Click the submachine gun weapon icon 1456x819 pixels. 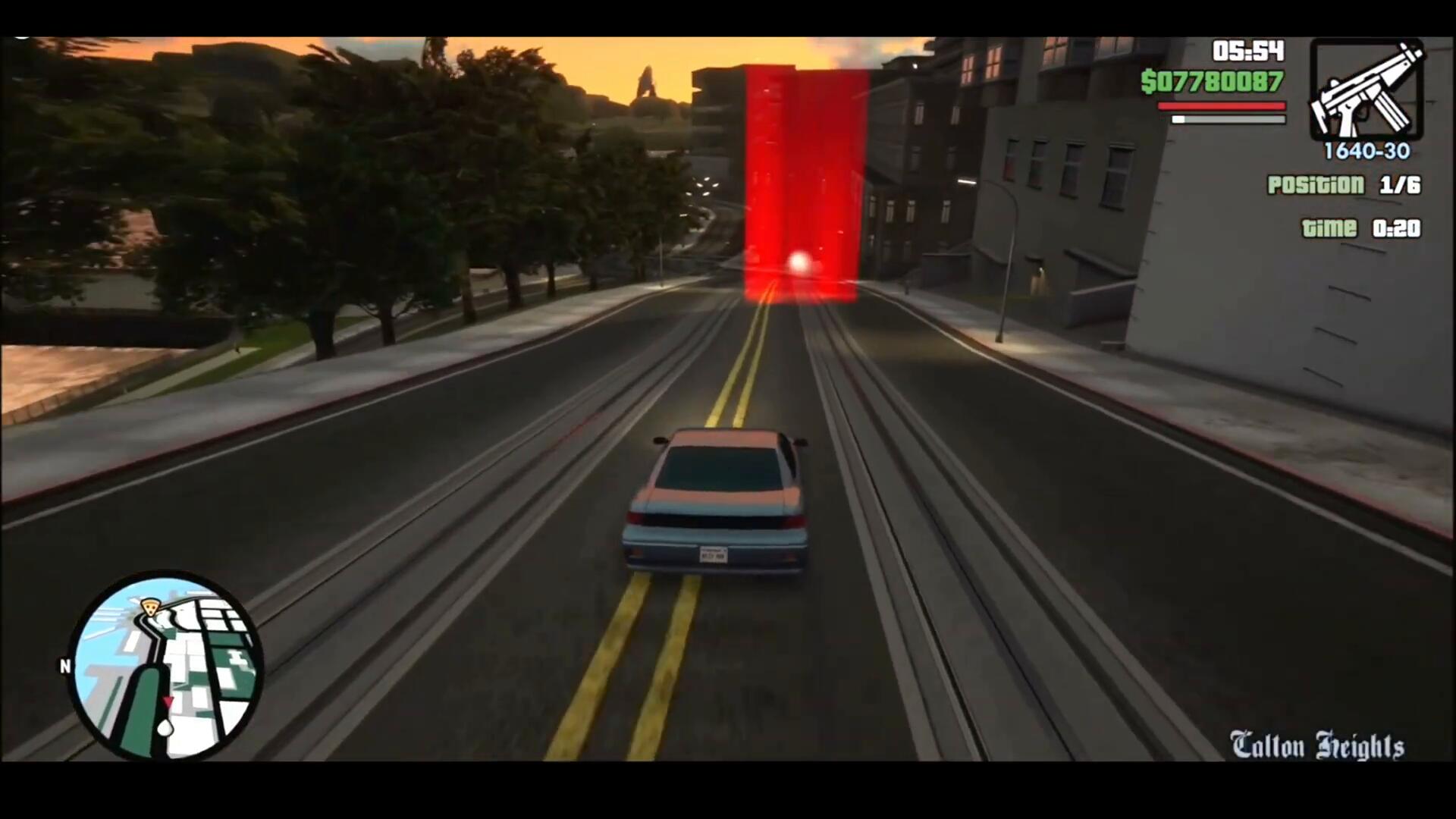coord(1367,90)
